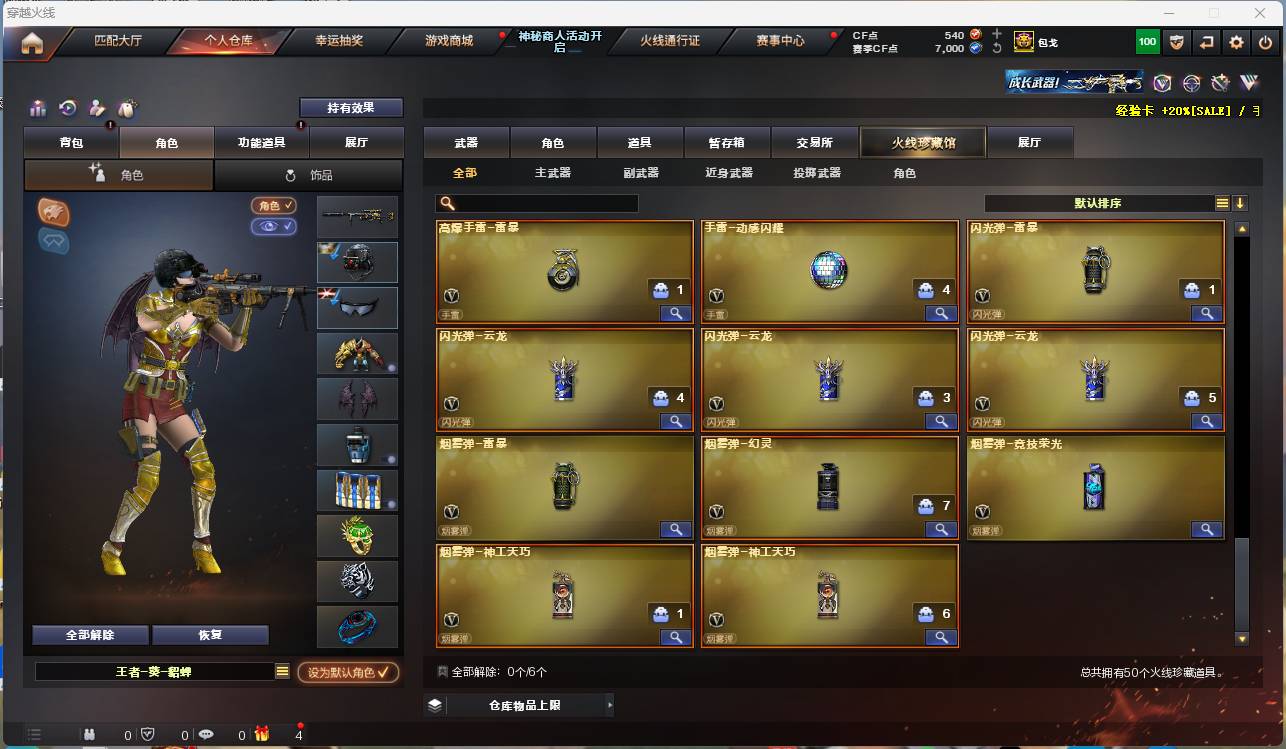Click the eye visibility badge on the character preview
The width and height of the screenshot is (1286, 749).
point(273,227)
